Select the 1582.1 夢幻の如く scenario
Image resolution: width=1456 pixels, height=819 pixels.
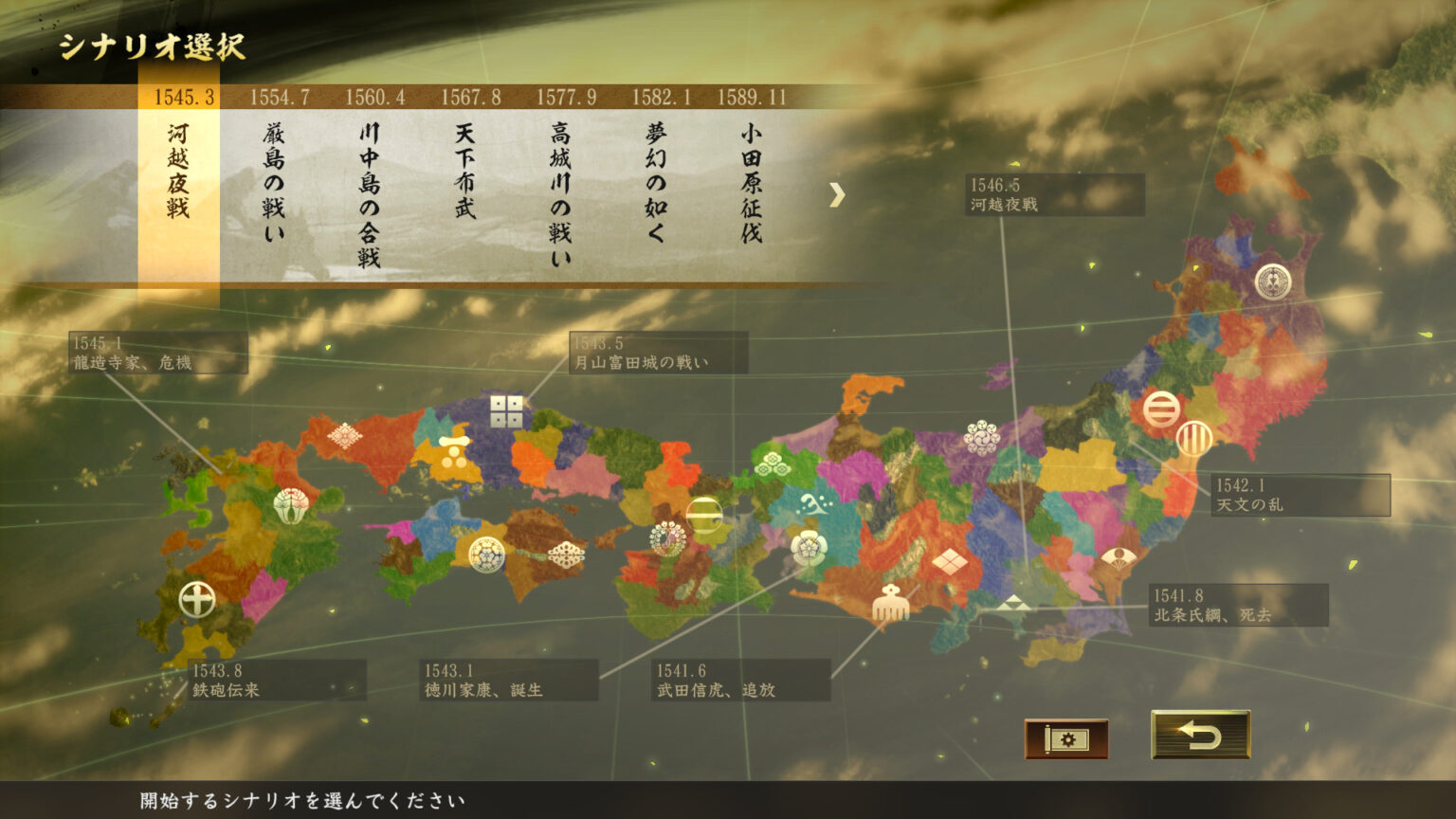[x=656, y=180]
